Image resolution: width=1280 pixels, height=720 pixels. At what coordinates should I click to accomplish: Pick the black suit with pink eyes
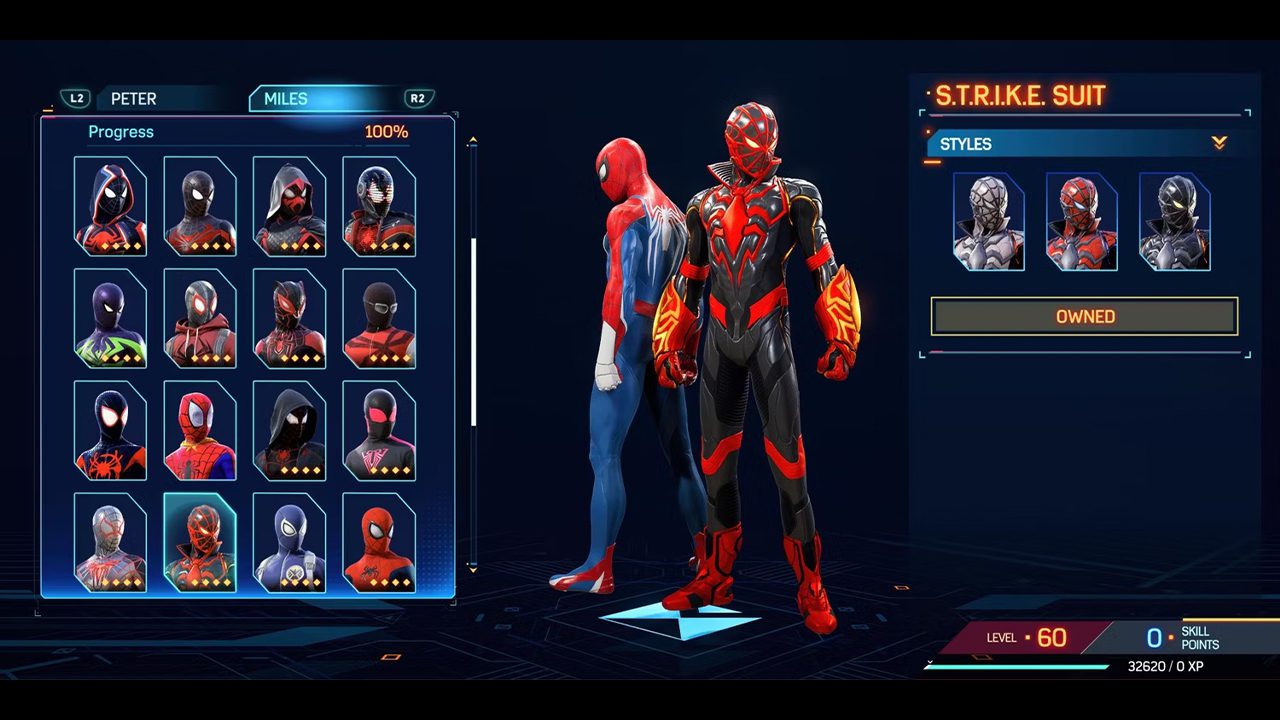pyautogui.click(x=379, y=431)
